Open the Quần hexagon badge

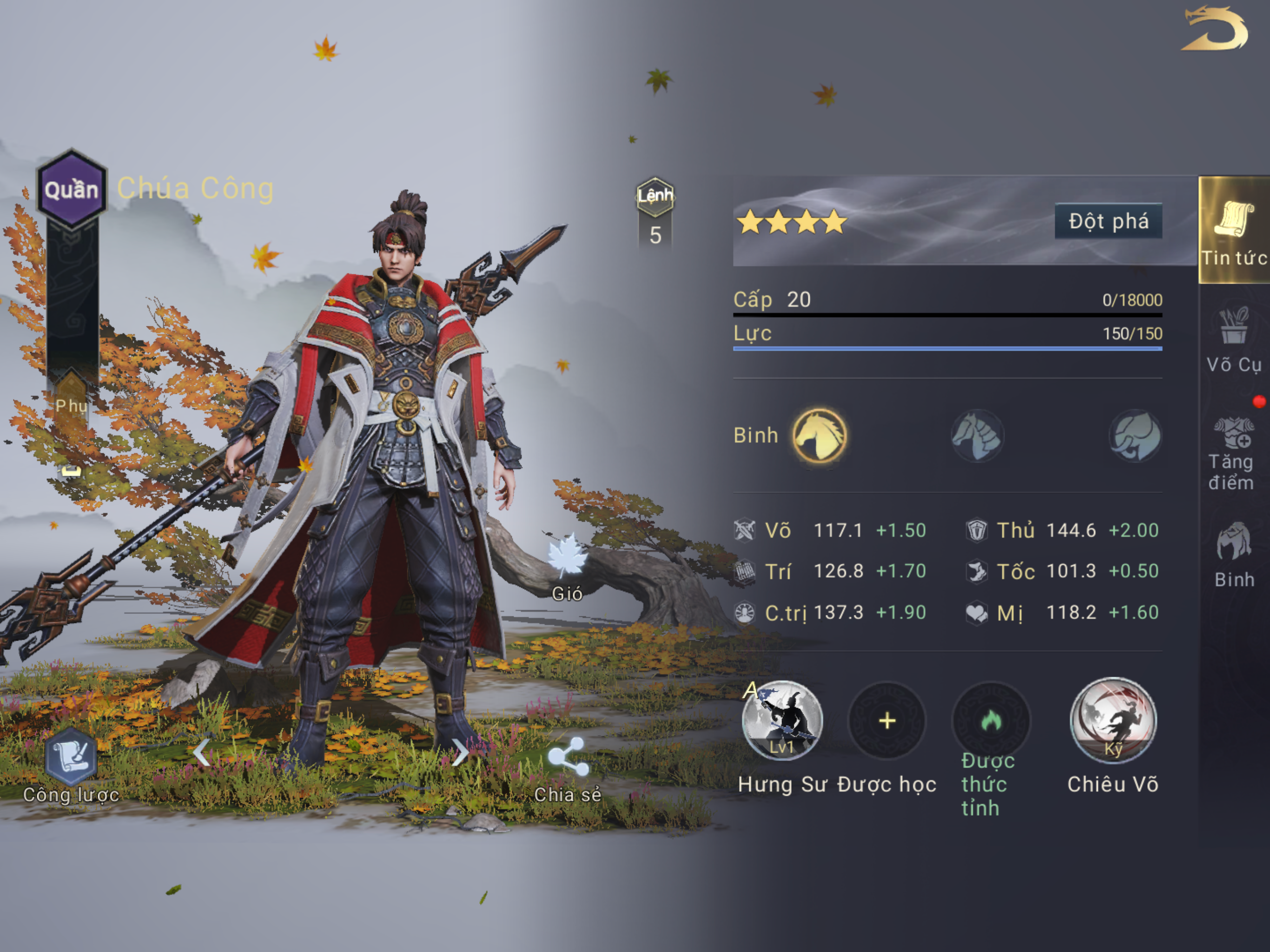[72, 189]
